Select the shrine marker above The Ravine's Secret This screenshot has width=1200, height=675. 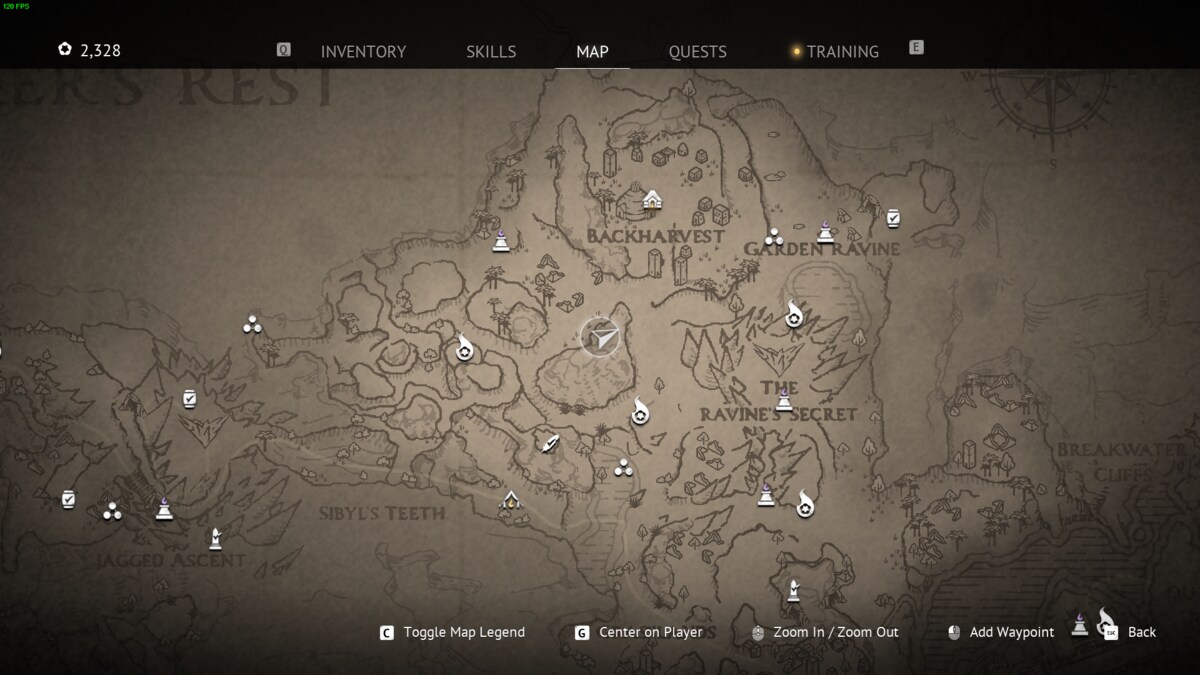tap(785, 401)
